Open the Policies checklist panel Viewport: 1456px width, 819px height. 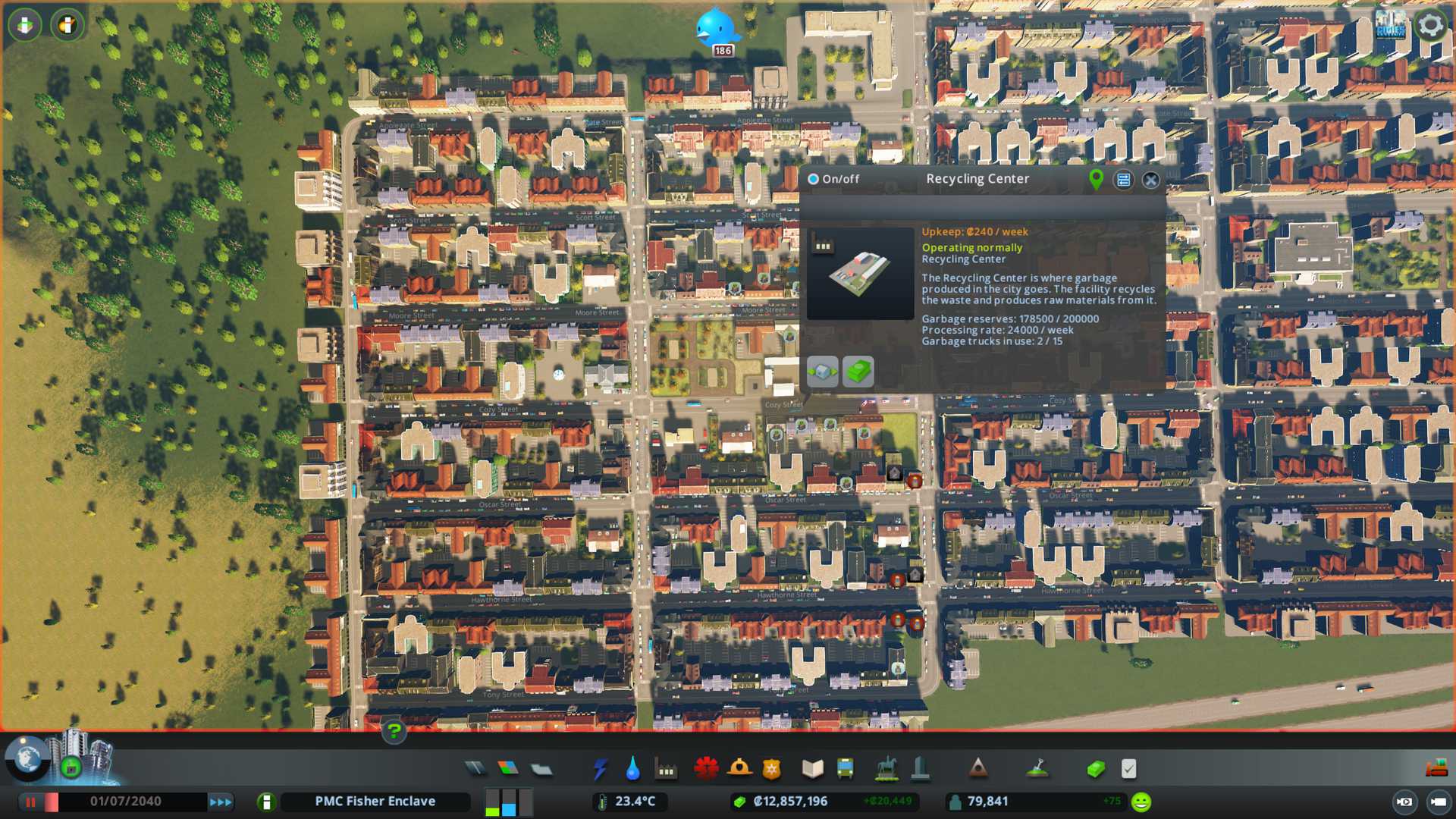coord(1128,769)
